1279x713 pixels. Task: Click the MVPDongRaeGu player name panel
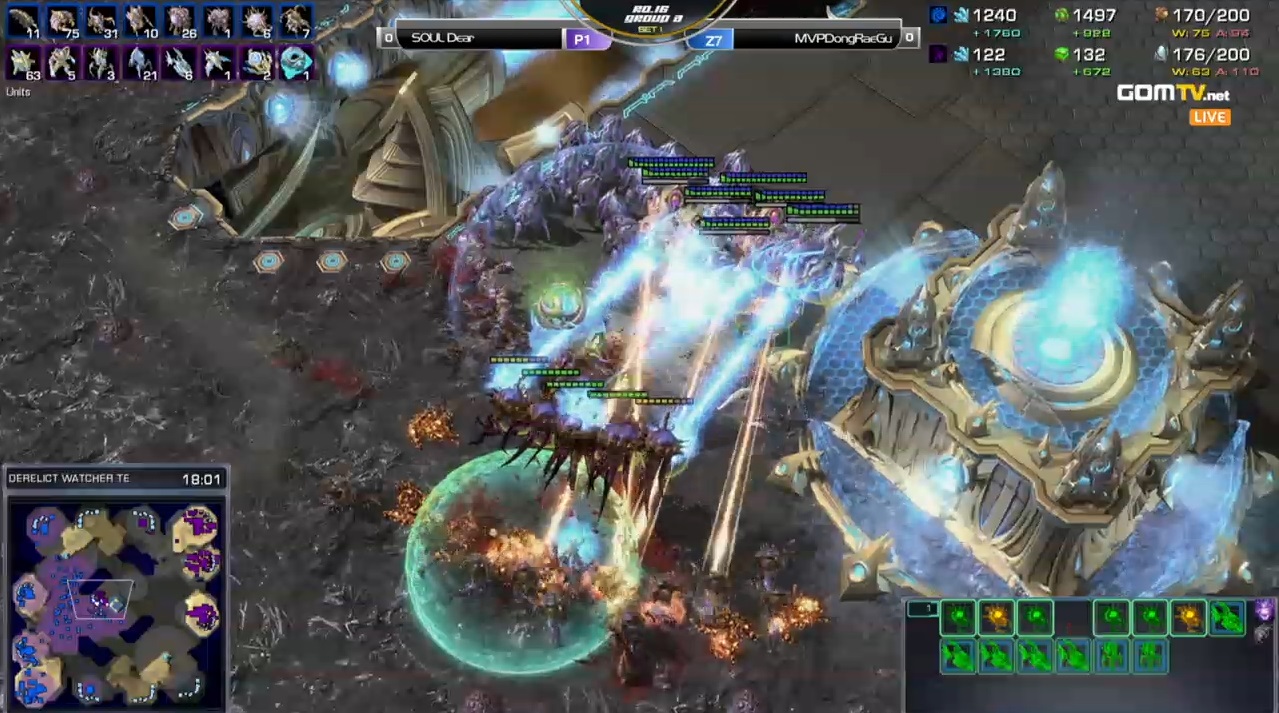(x=818, y=39)
